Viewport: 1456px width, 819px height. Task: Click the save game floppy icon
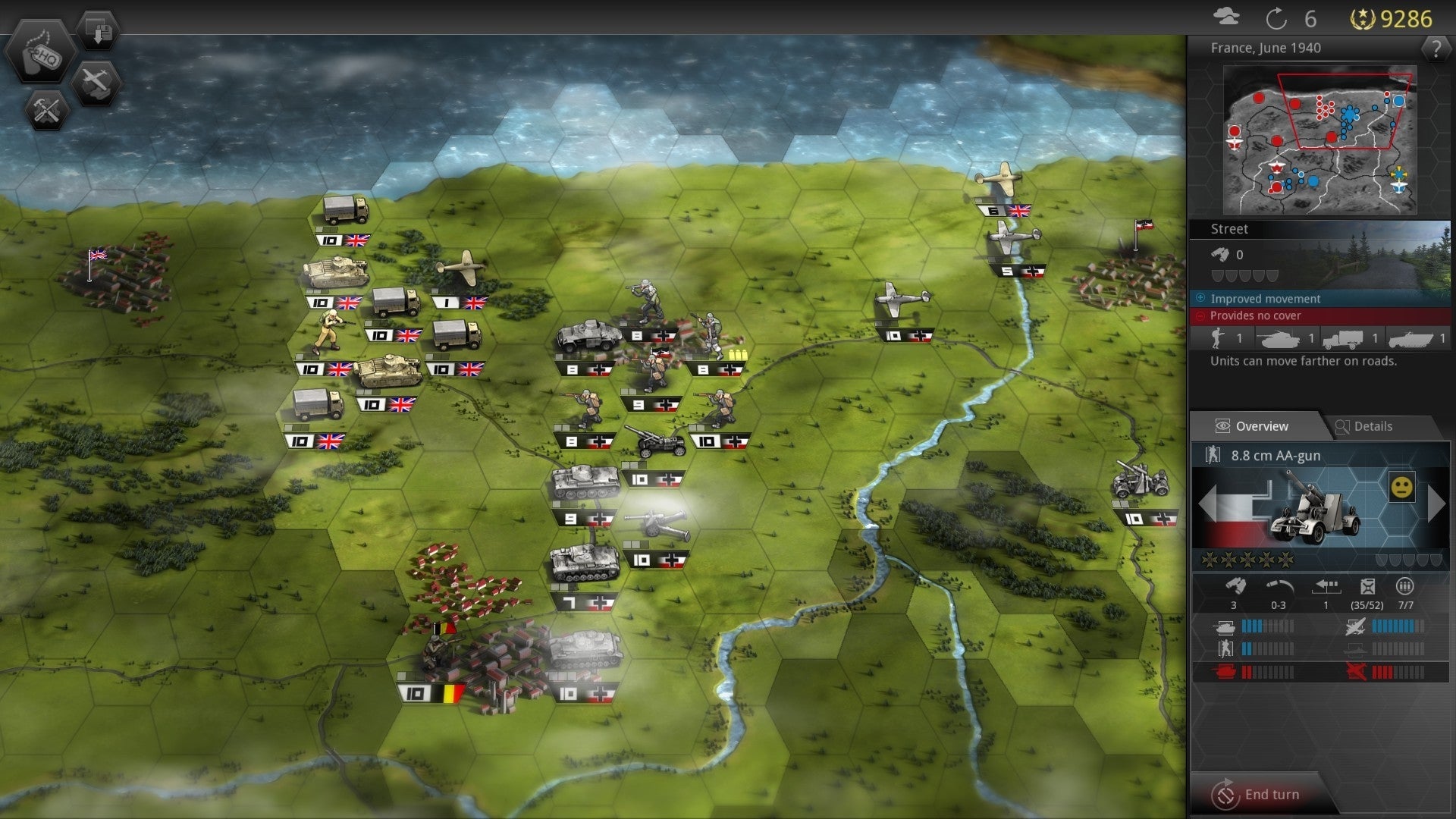coord(98,29)
